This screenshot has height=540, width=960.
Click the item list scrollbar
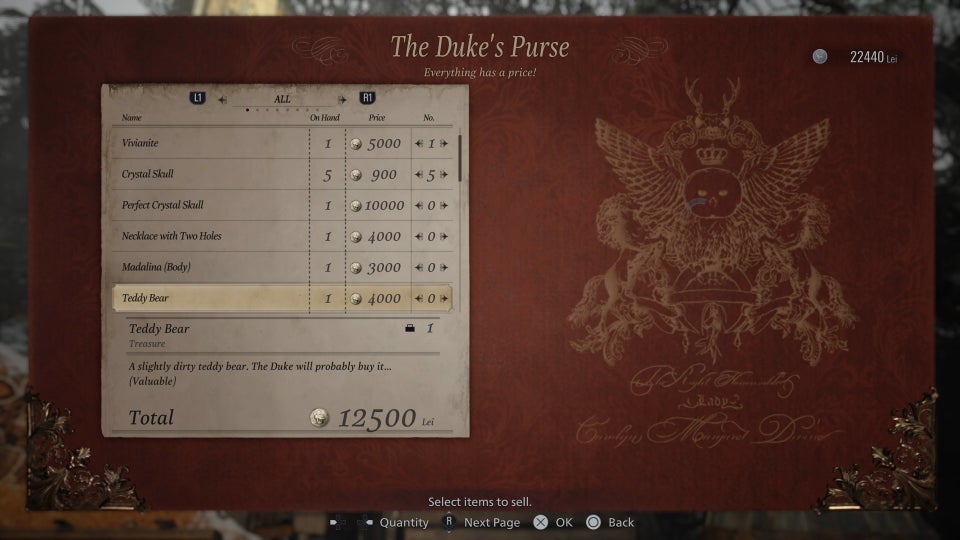(x=460, y=157)
